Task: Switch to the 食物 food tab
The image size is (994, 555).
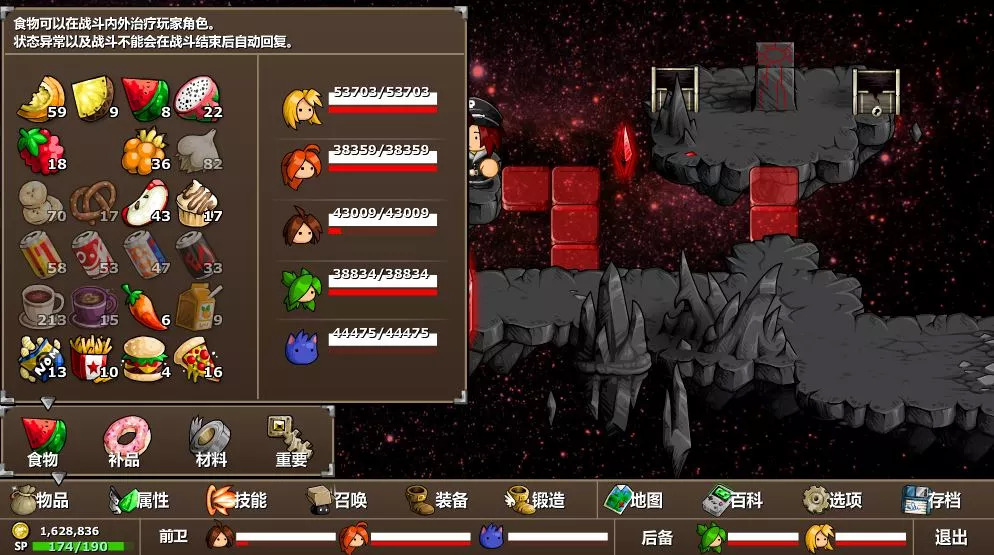Action: coord(43,442)
